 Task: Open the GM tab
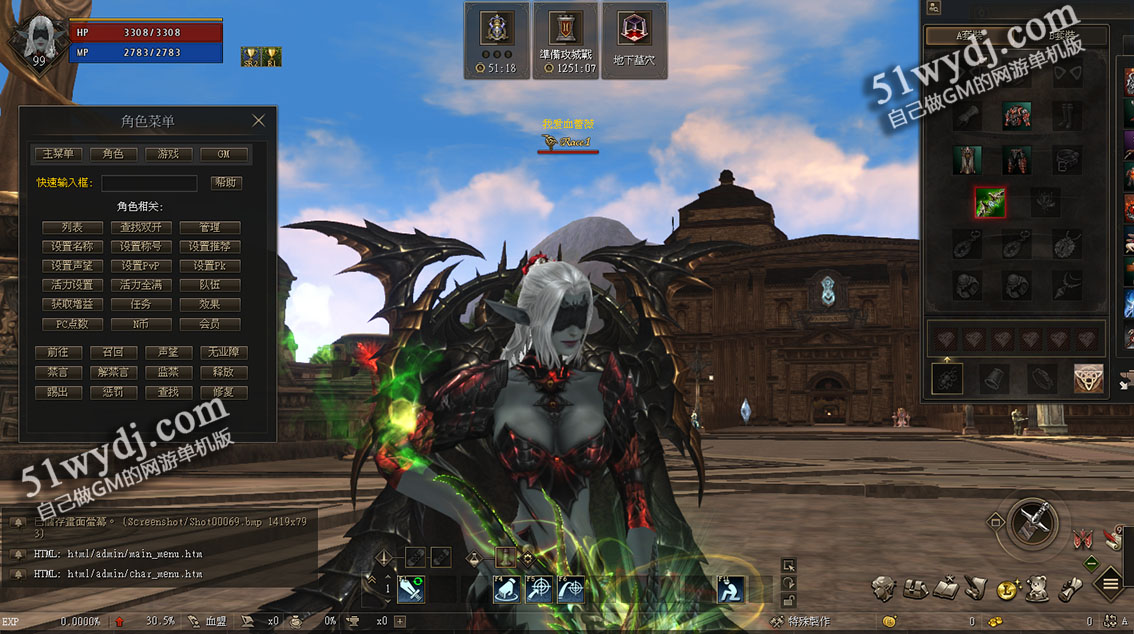[x=223, y=154]
